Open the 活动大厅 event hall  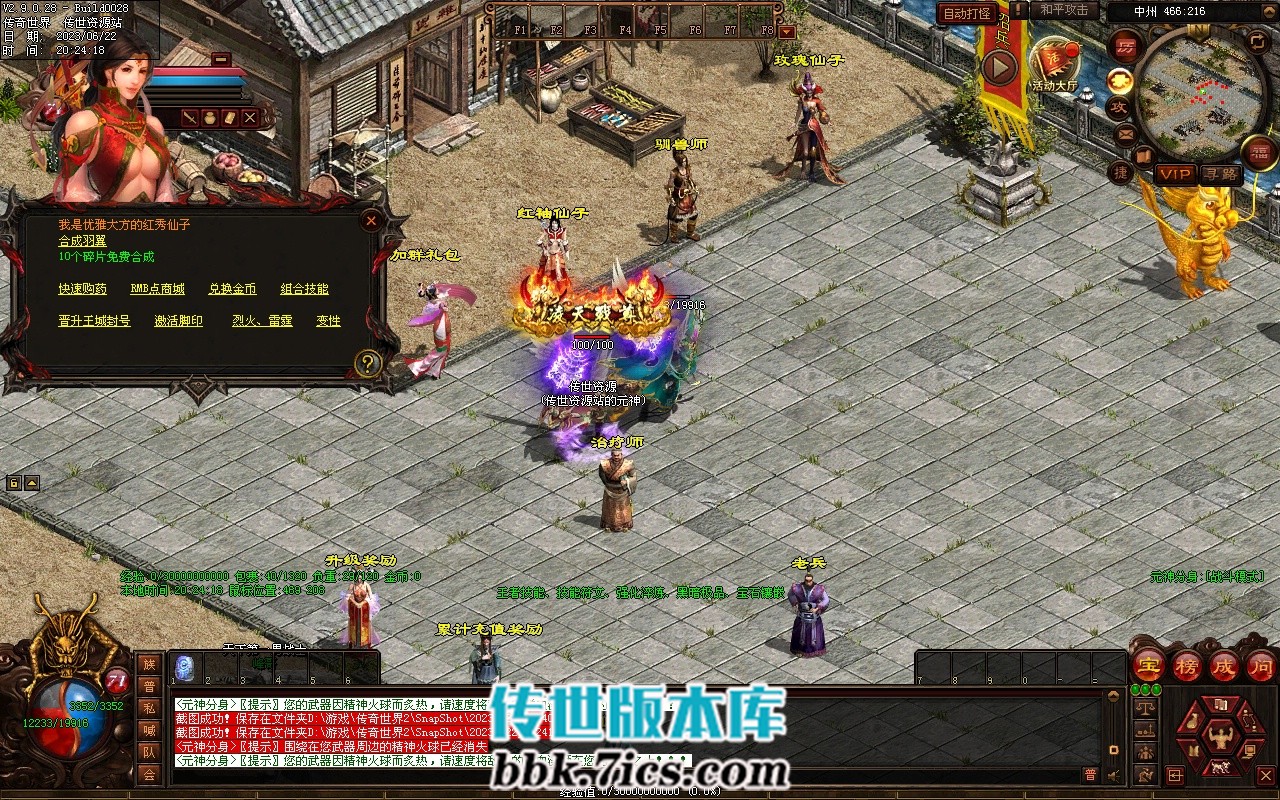coord(1055,64)
